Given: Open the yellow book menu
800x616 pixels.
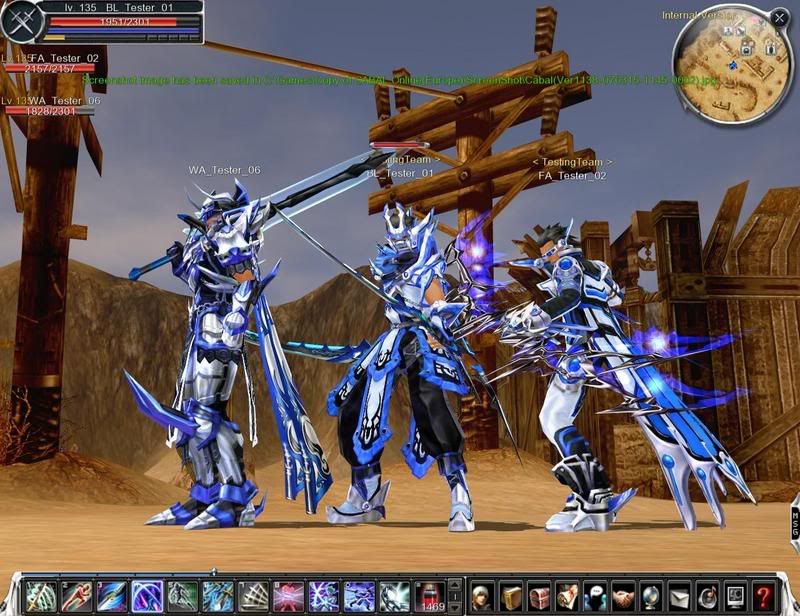Looking at the screenshot, I should [511, 596].
